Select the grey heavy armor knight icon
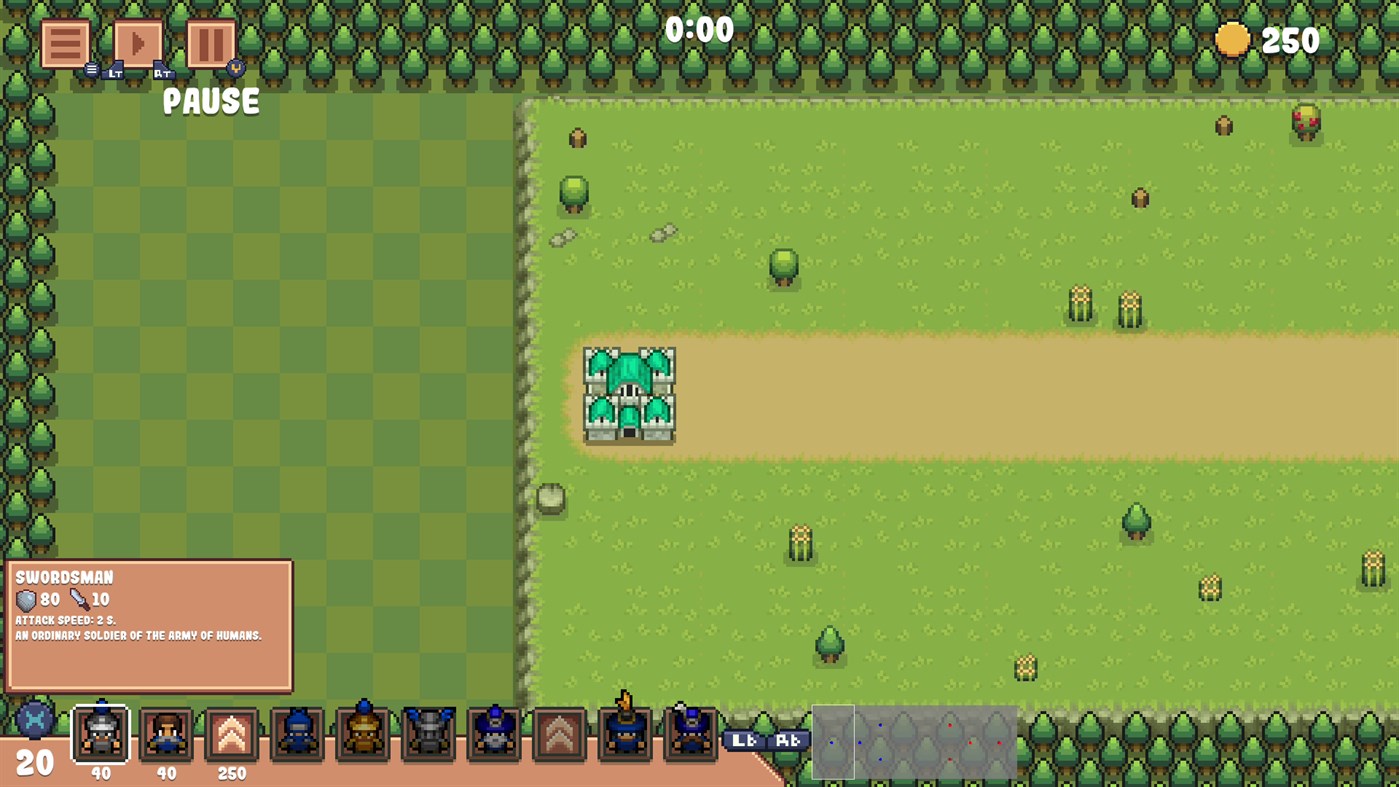Image resolution: width=1399 pixels, height=787 pixels. (x=430, y=732)
